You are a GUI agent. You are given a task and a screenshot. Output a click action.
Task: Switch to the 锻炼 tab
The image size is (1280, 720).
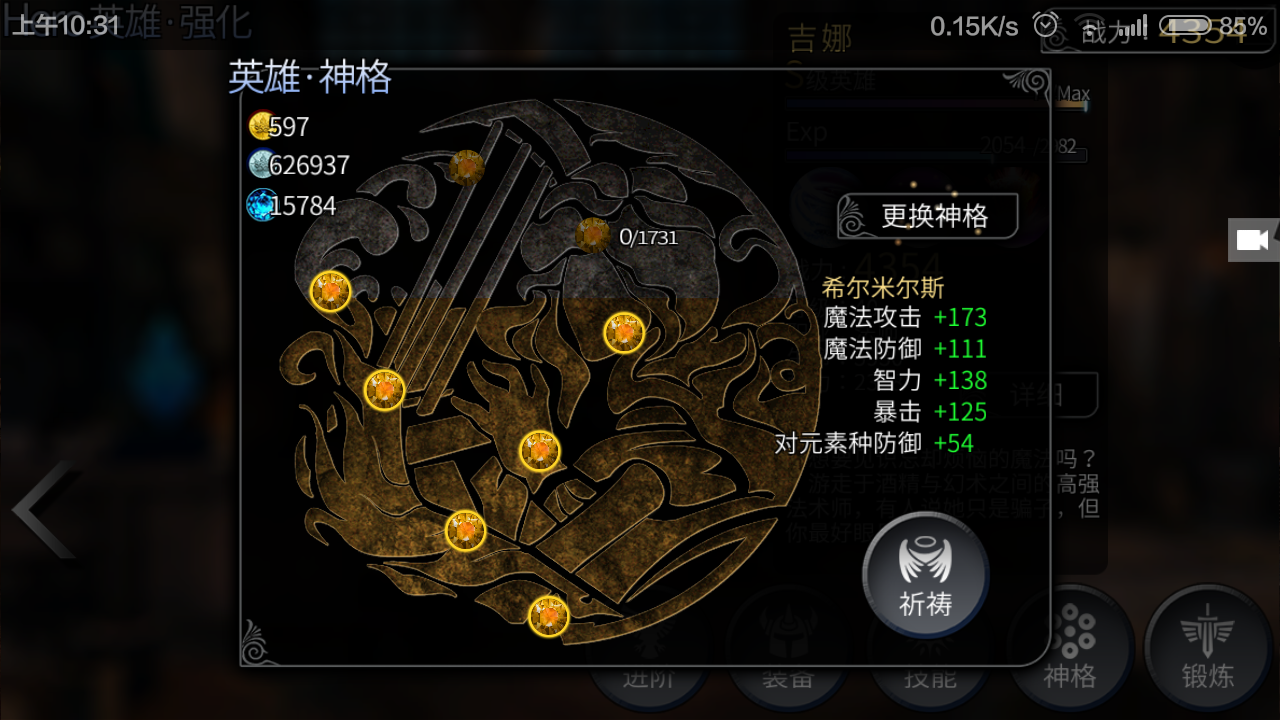[1207, 650]
